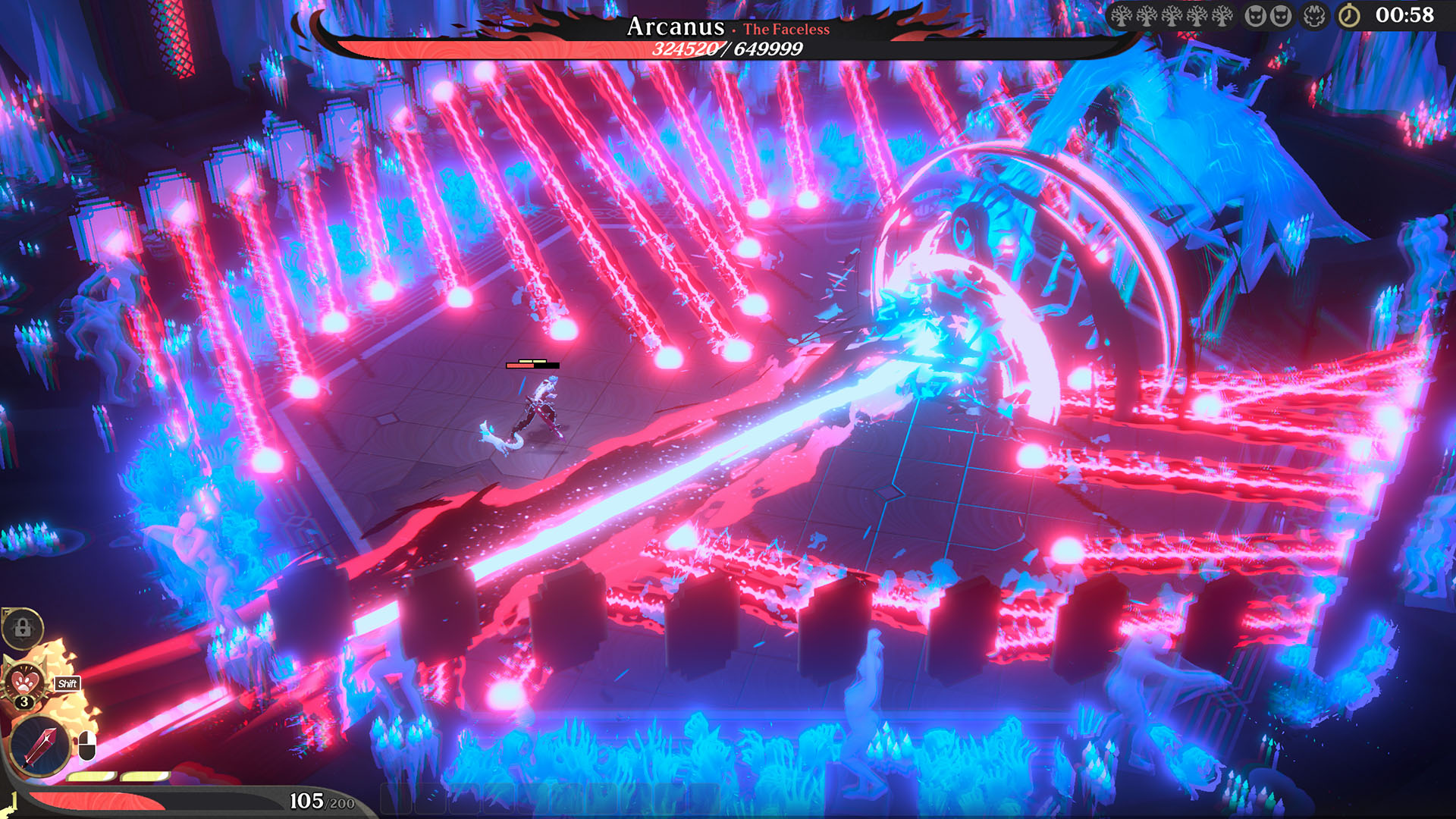Viewport: 1456px width, 819px height.
Task: Select the crystal dagger weapon icon
Action: [39, 745]
